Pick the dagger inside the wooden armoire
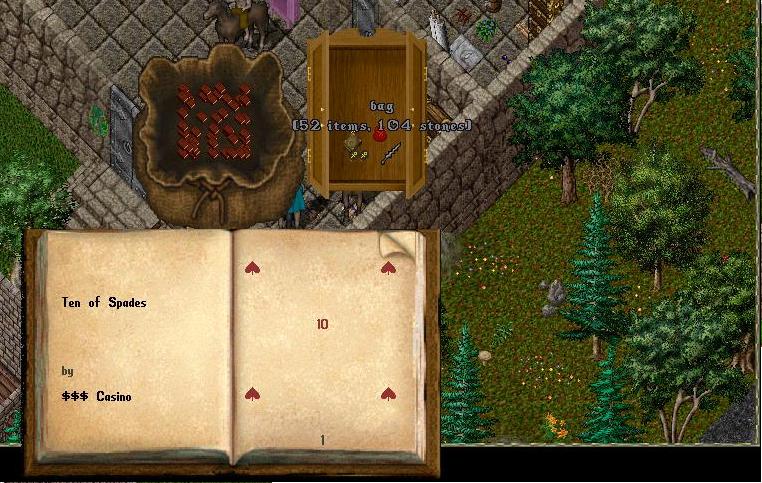The height and width of the screenshot is (483, 762). tap(389, 154)
